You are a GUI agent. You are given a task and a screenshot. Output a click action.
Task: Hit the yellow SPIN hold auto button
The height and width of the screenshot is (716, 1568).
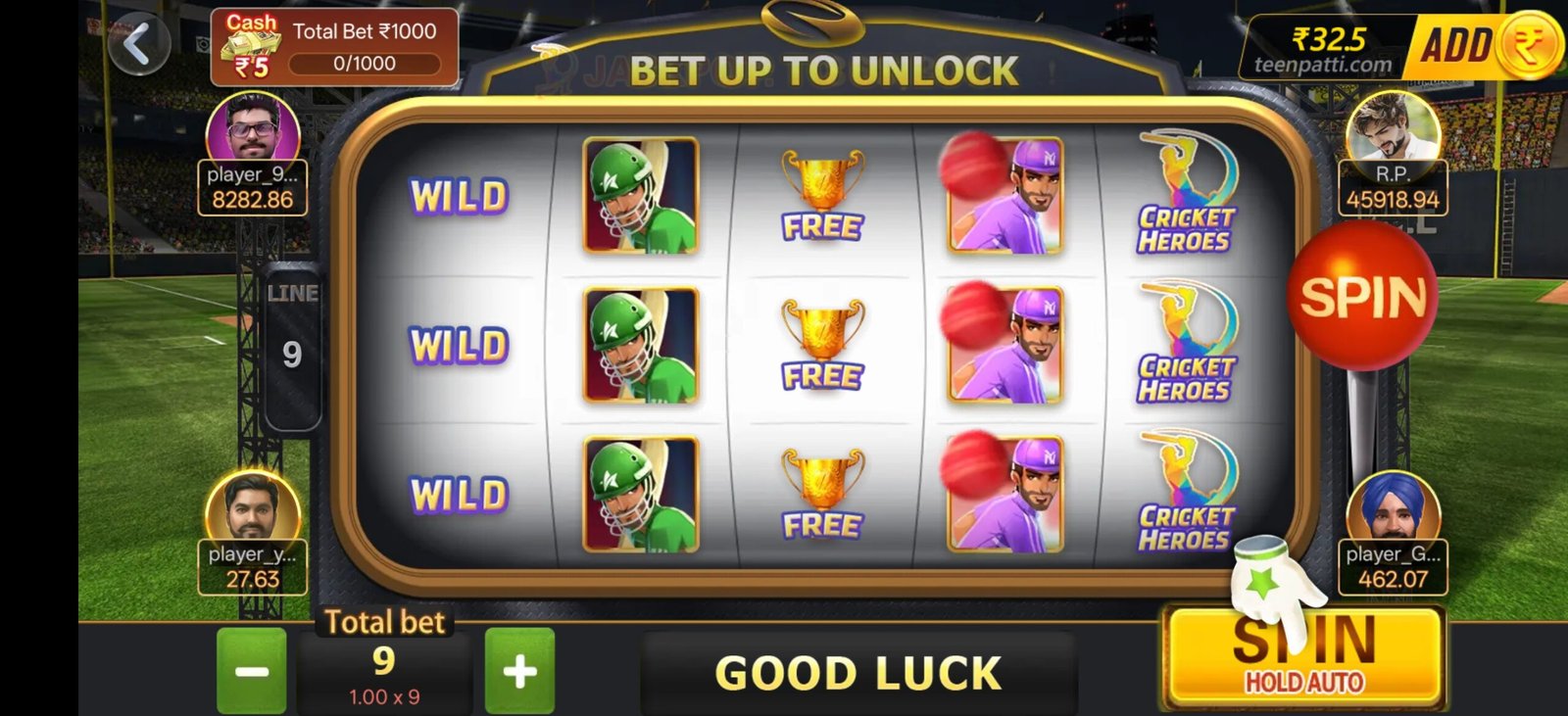(1304, 655)
